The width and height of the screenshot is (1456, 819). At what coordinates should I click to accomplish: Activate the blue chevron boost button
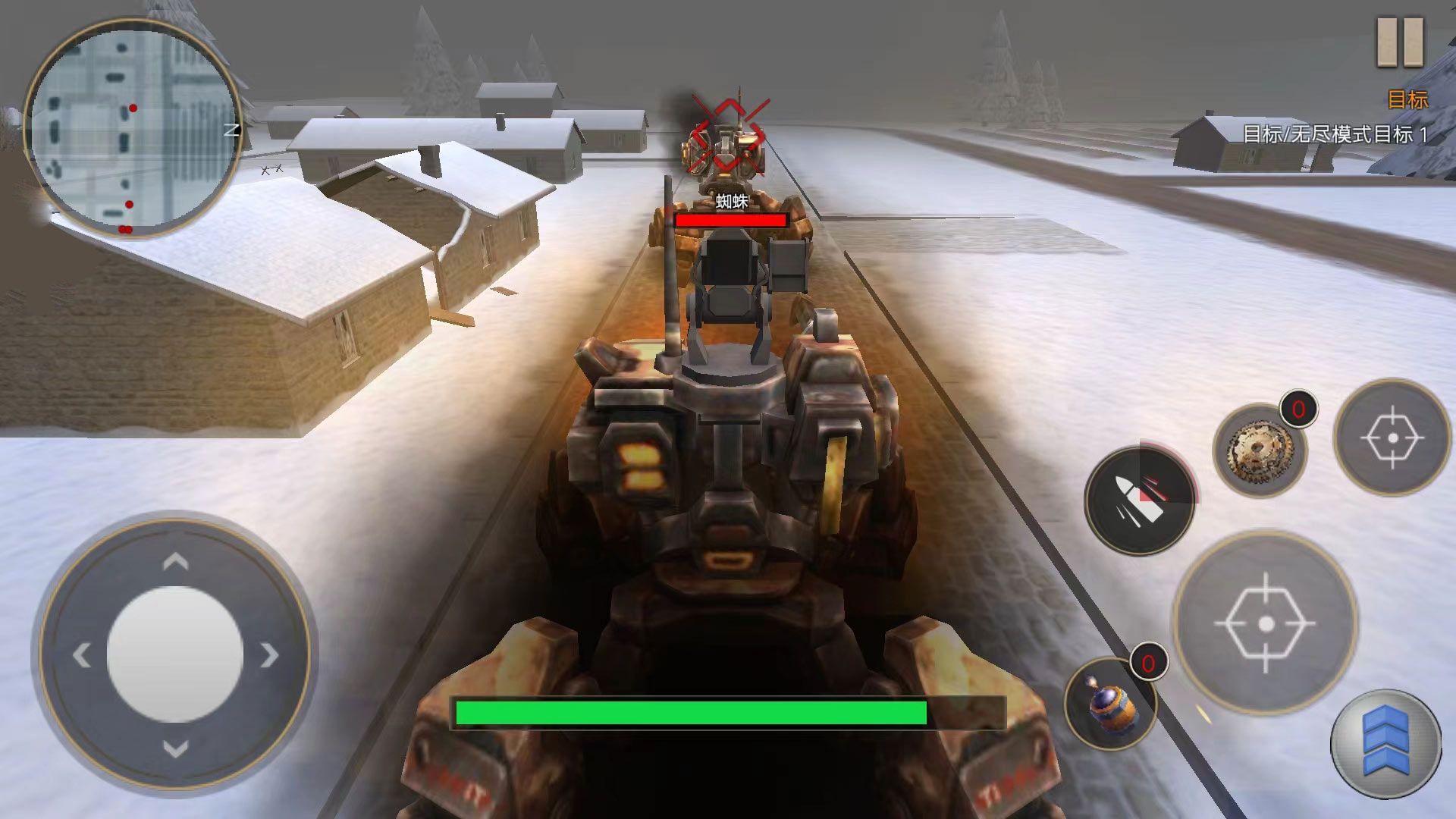click(1385, 743)
